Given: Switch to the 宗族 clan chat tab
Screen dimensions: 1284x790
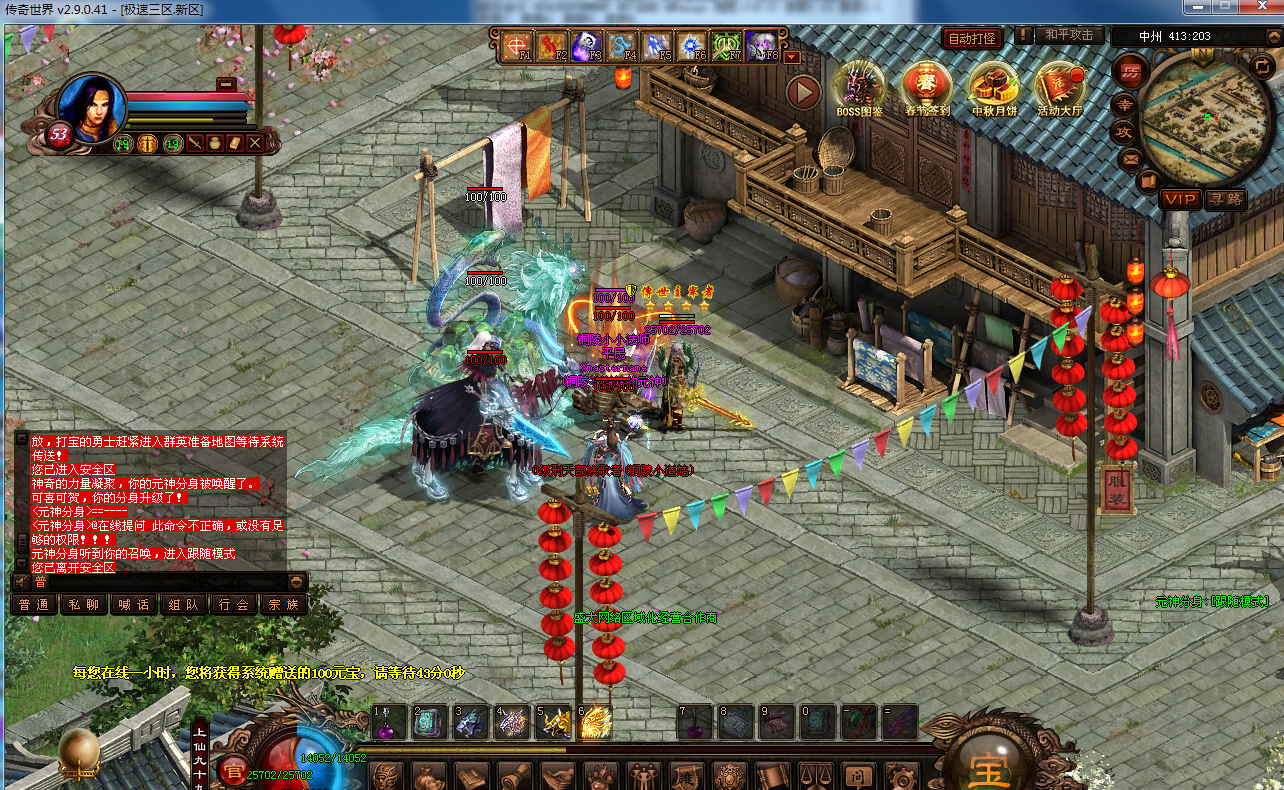Looking at the screenshot, I should tap(284, 604).
